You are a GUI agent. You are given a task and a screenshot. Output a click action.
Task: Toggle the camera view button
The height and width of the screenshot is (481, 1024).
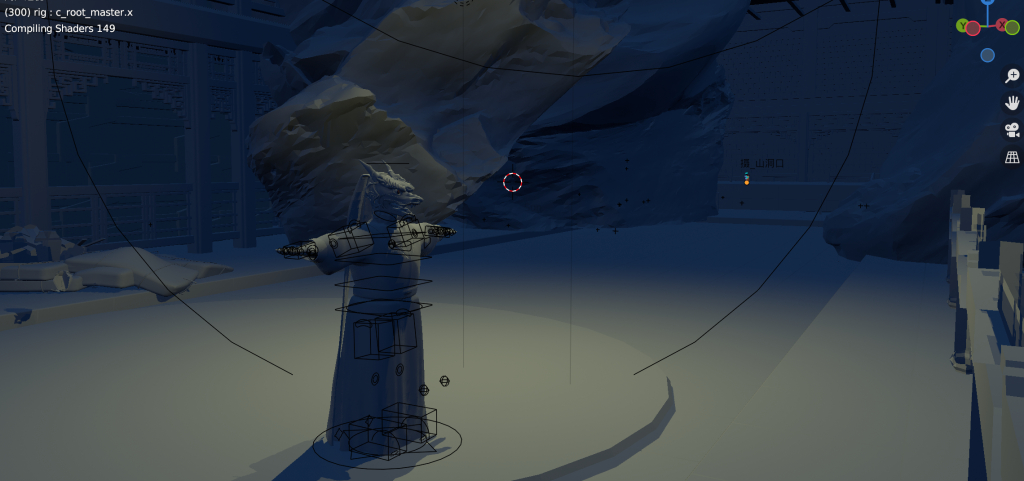point(1011,130)
